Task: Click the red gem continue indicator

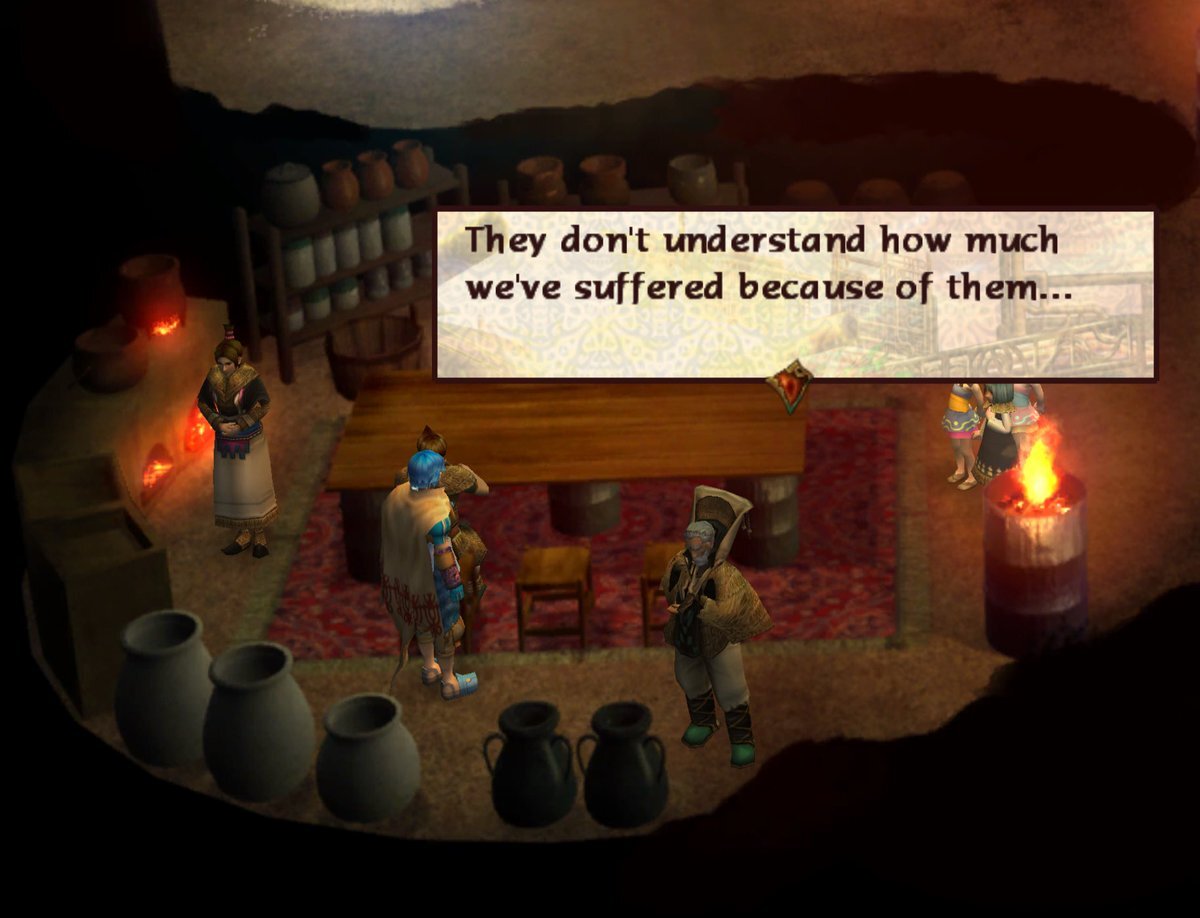Action: coord(790,385)
